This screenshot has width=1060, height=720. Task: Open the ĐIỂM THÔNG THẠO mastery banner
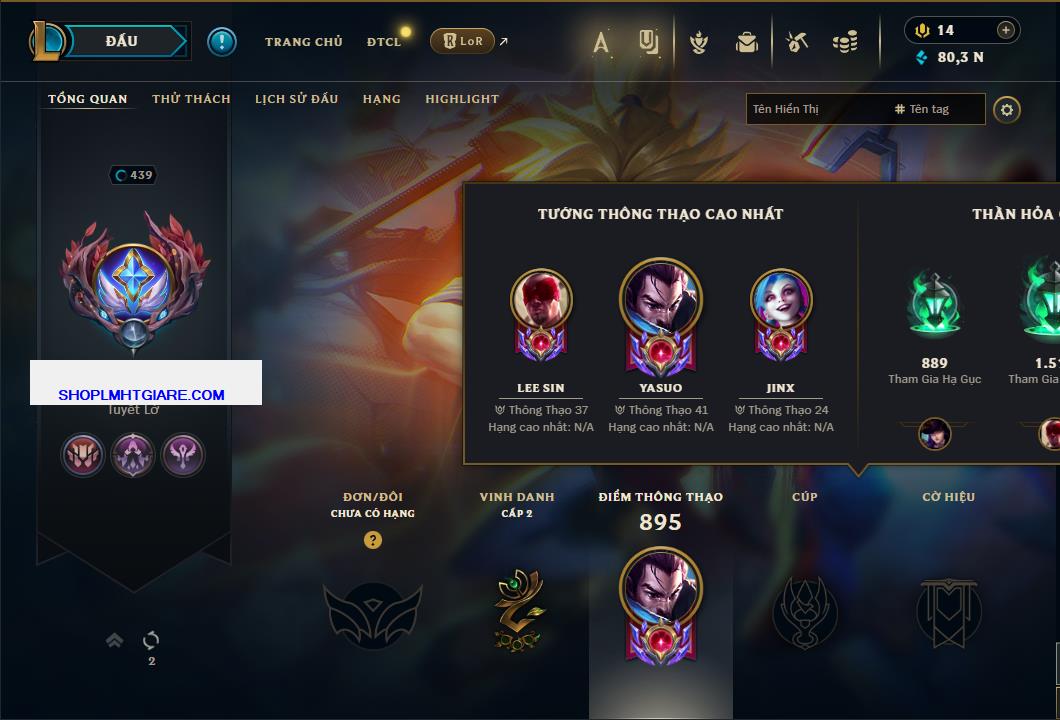tap(660, 600)
